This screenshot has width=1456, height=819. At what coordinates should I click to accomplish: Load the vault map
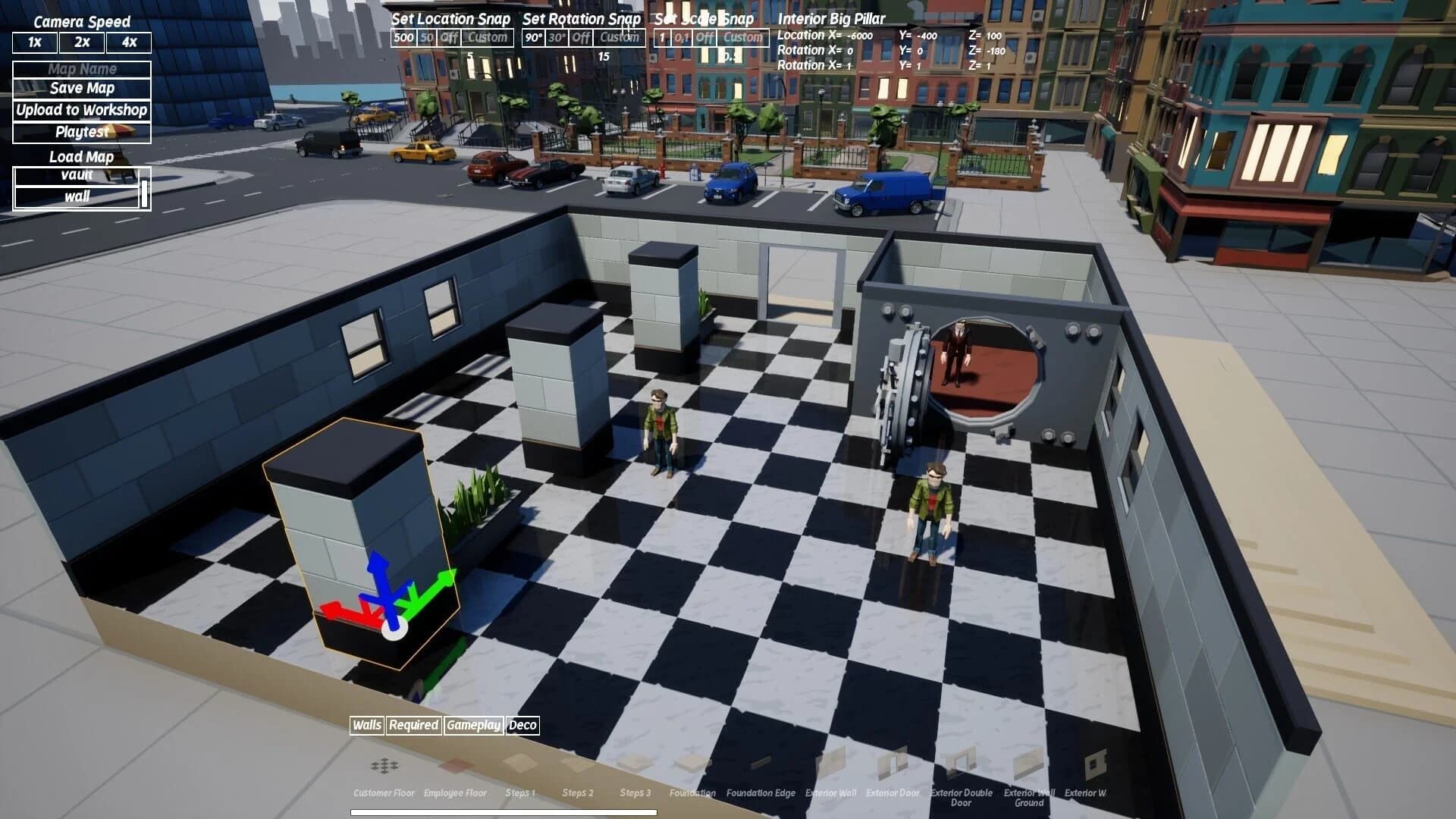tap(76, 177)
